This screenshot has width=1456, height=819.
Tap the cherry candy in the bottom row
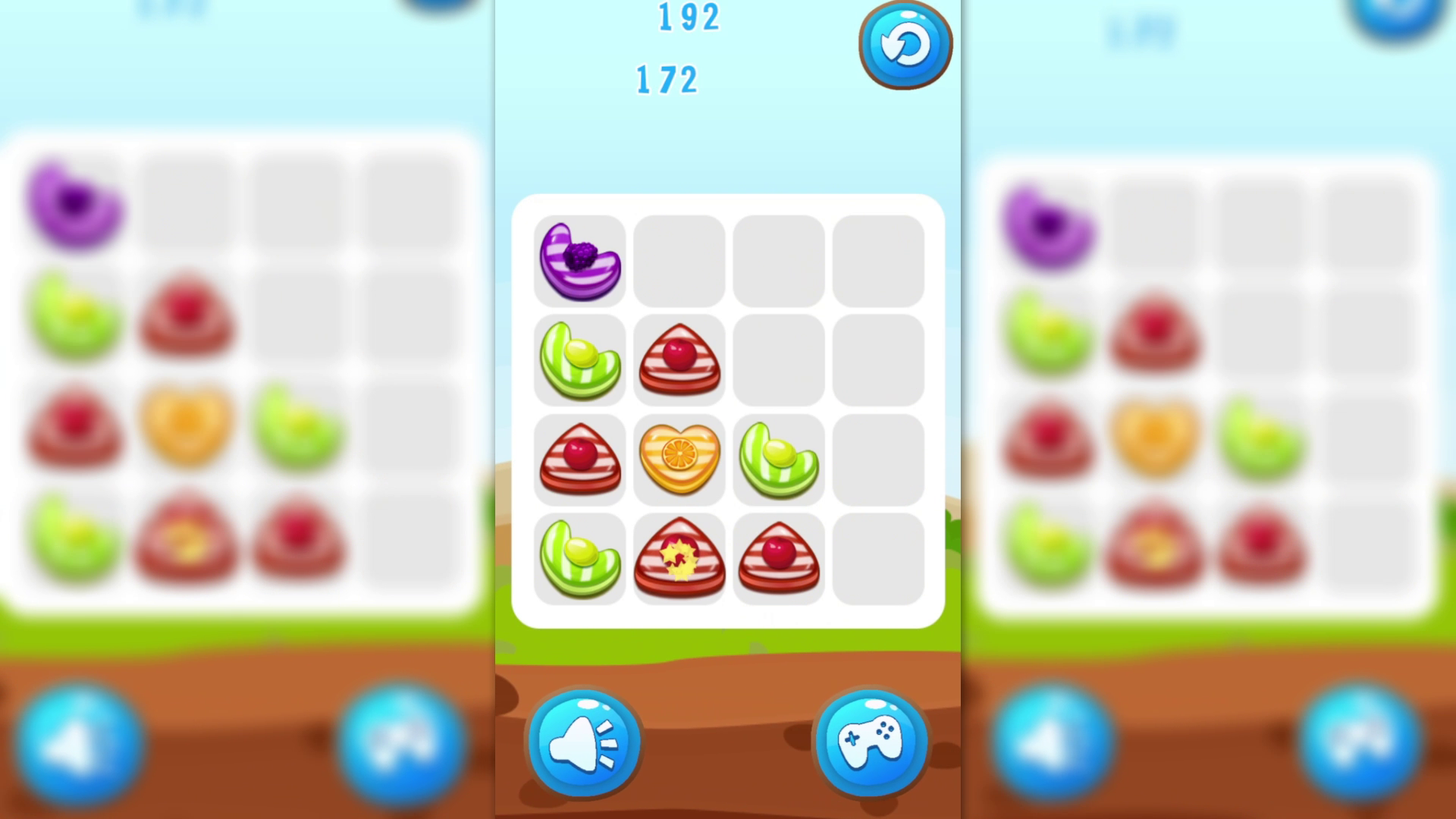[780, 557]
